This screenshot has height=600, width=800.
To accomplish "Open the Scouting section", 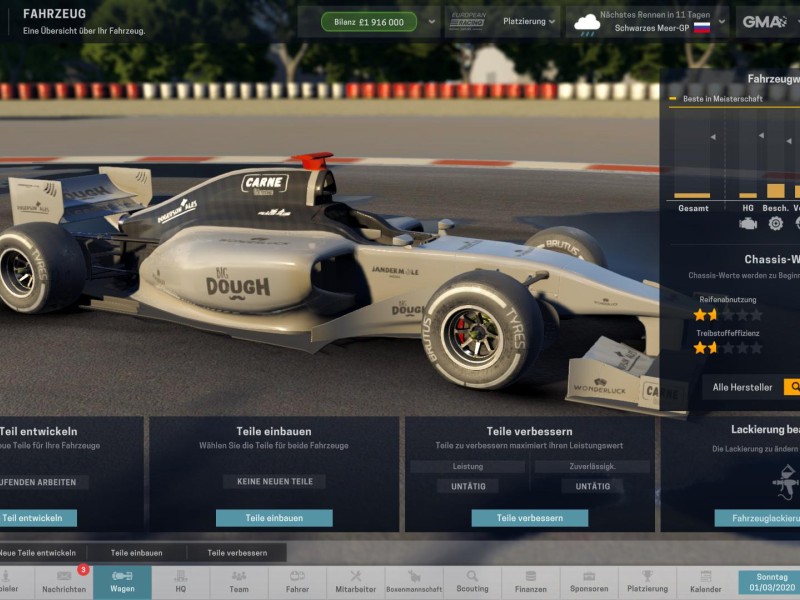I will tap(472, 583).
